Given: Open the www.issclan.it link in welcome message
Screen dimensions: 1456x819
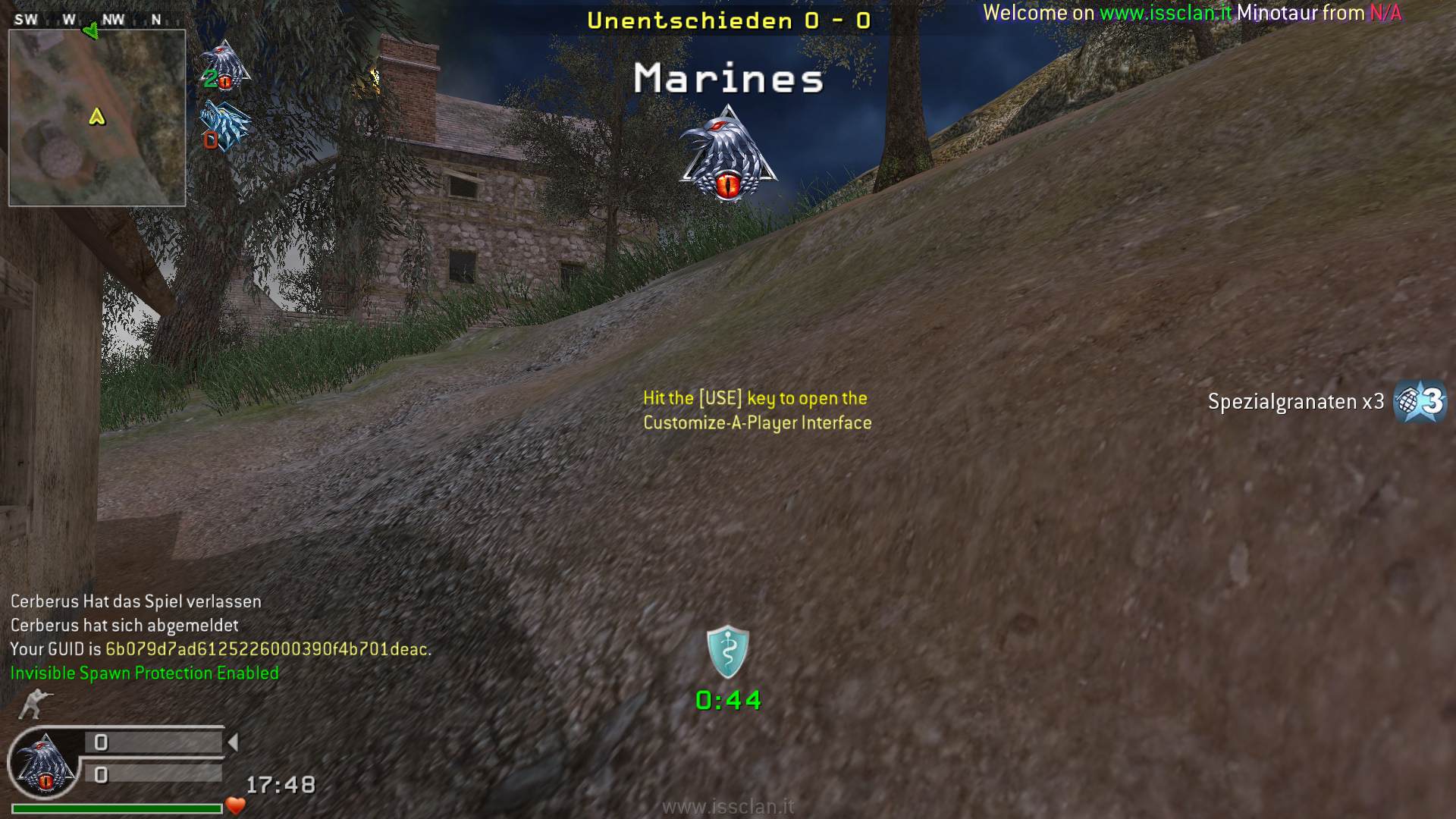Looking at the screenshot, I should [1166, 13].
